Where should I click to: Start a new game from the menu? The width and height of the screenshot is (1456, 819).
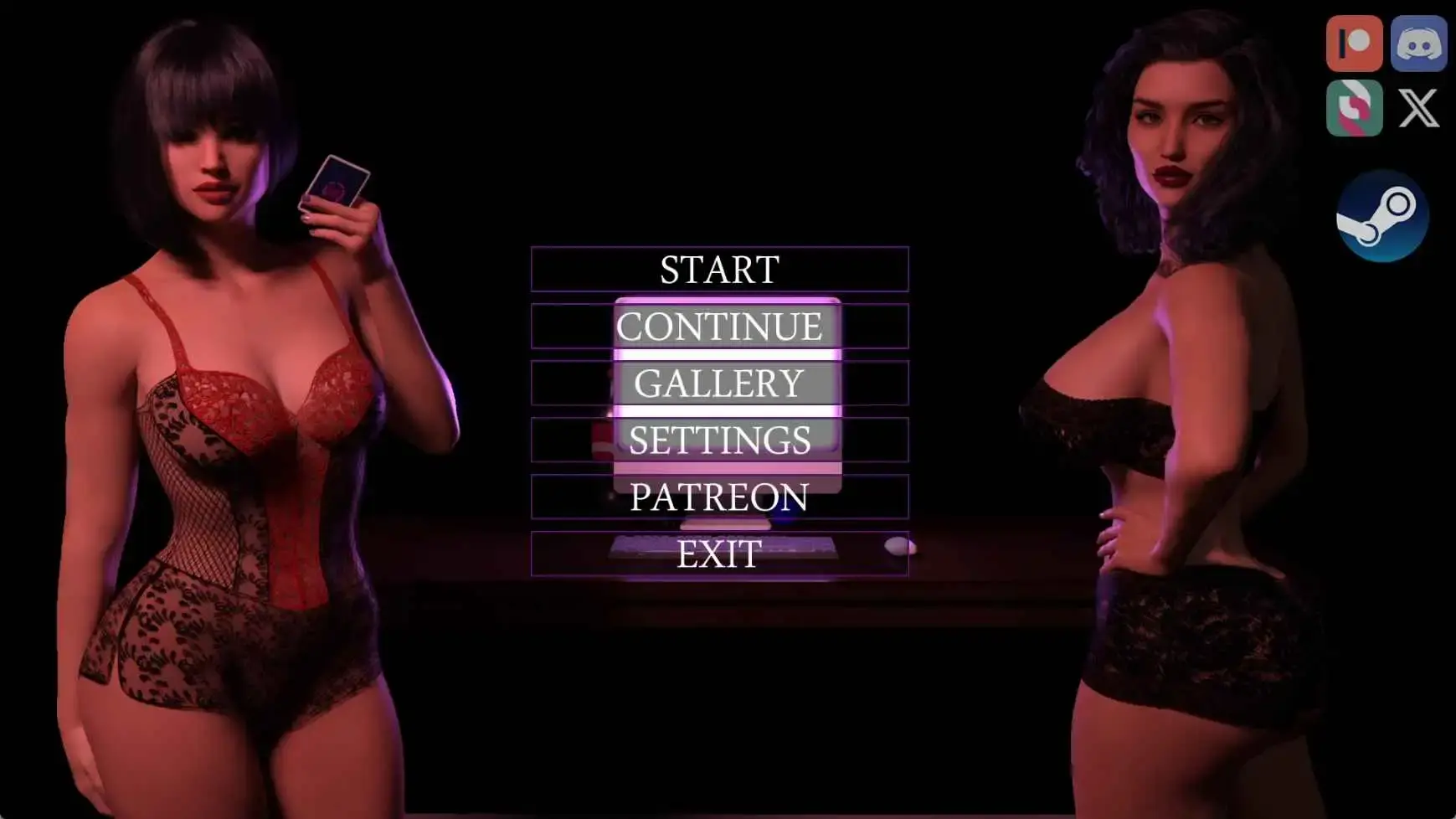(x=718, y=270)
